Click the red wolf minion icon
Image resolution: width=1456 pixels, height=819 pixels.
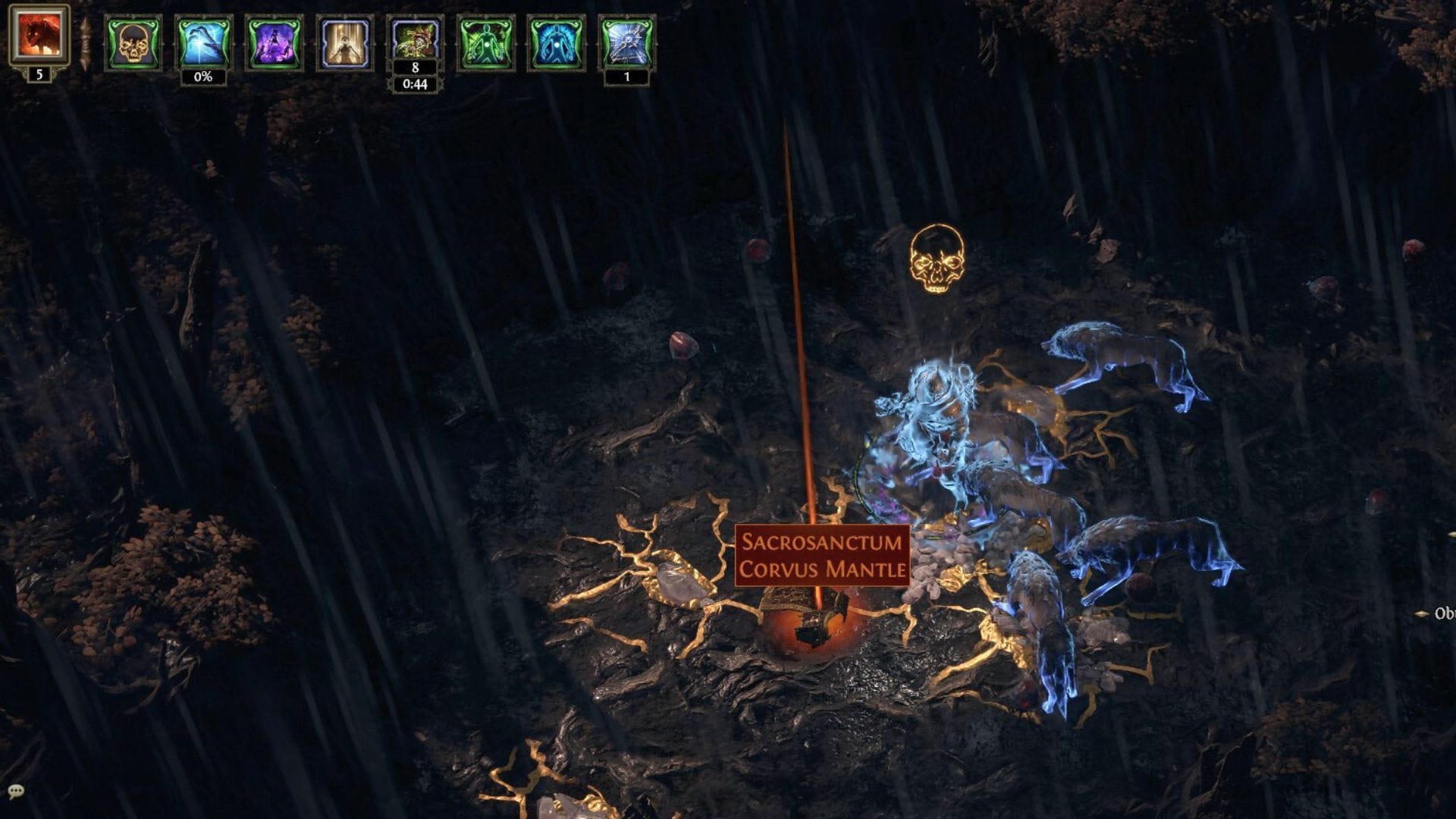[x=39, y=35]
